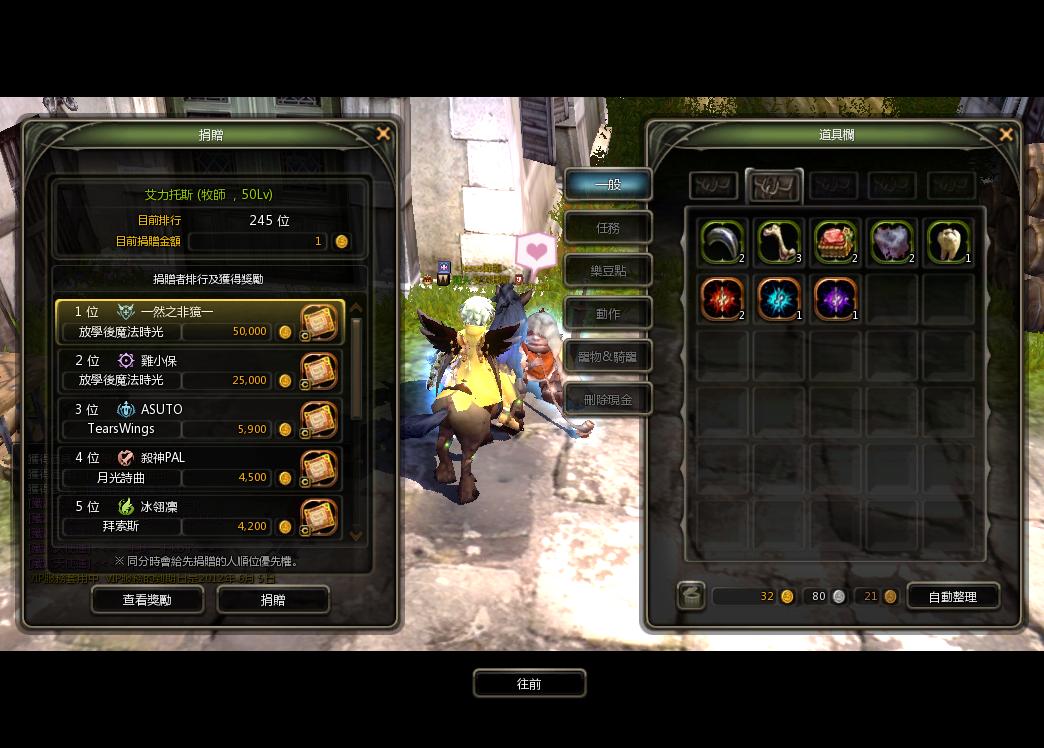This screenshot has height=748, width=1044.
Task: Pick the bone item in the inventory
Action: 779,243
